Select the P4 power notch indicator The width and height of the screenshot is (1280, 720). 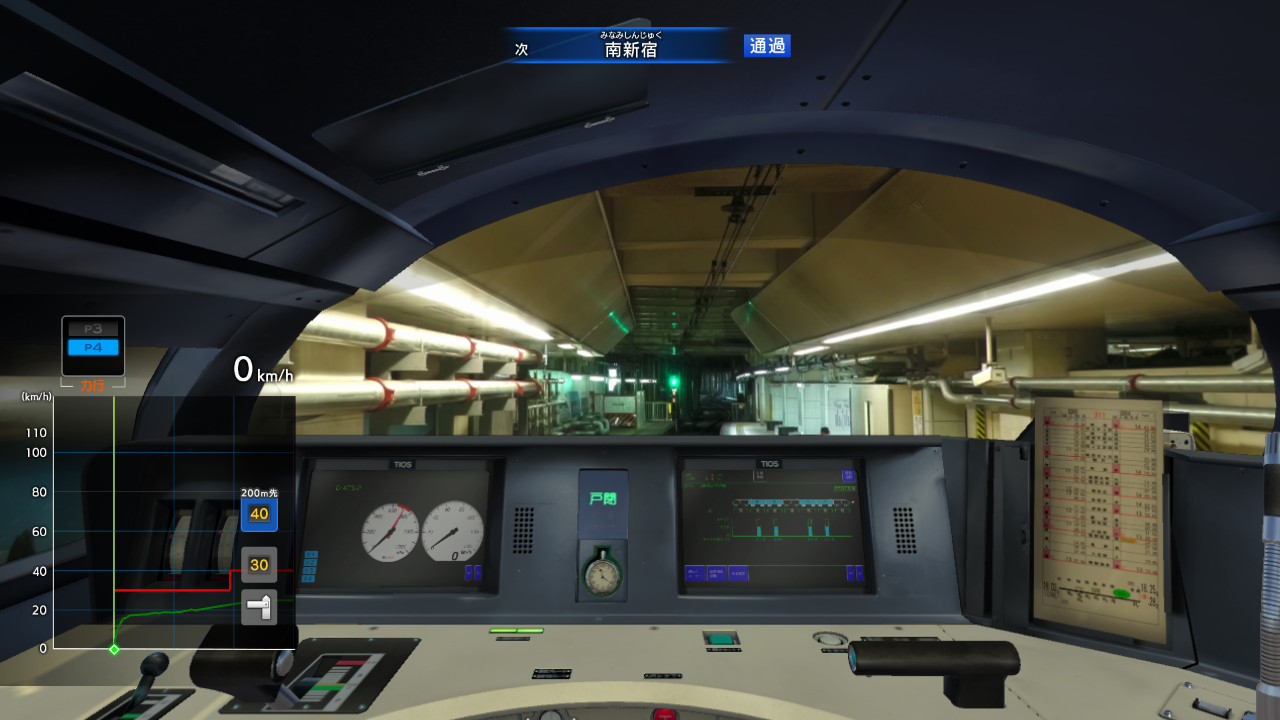(x=93, y=348)
